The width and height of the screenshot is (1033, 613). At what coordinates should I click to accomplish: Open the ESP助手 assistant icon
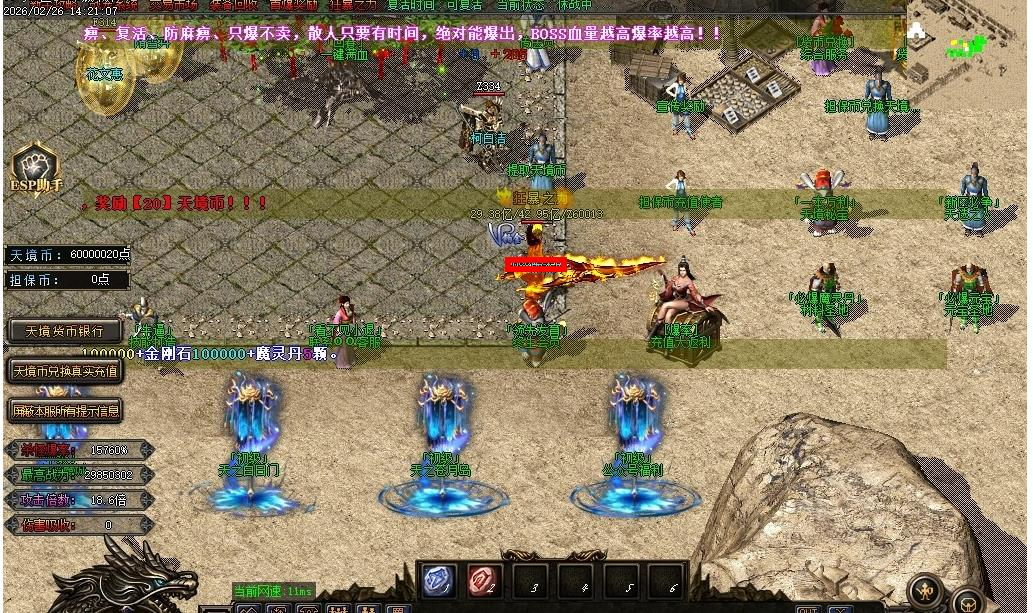click(x=35, y=168)
